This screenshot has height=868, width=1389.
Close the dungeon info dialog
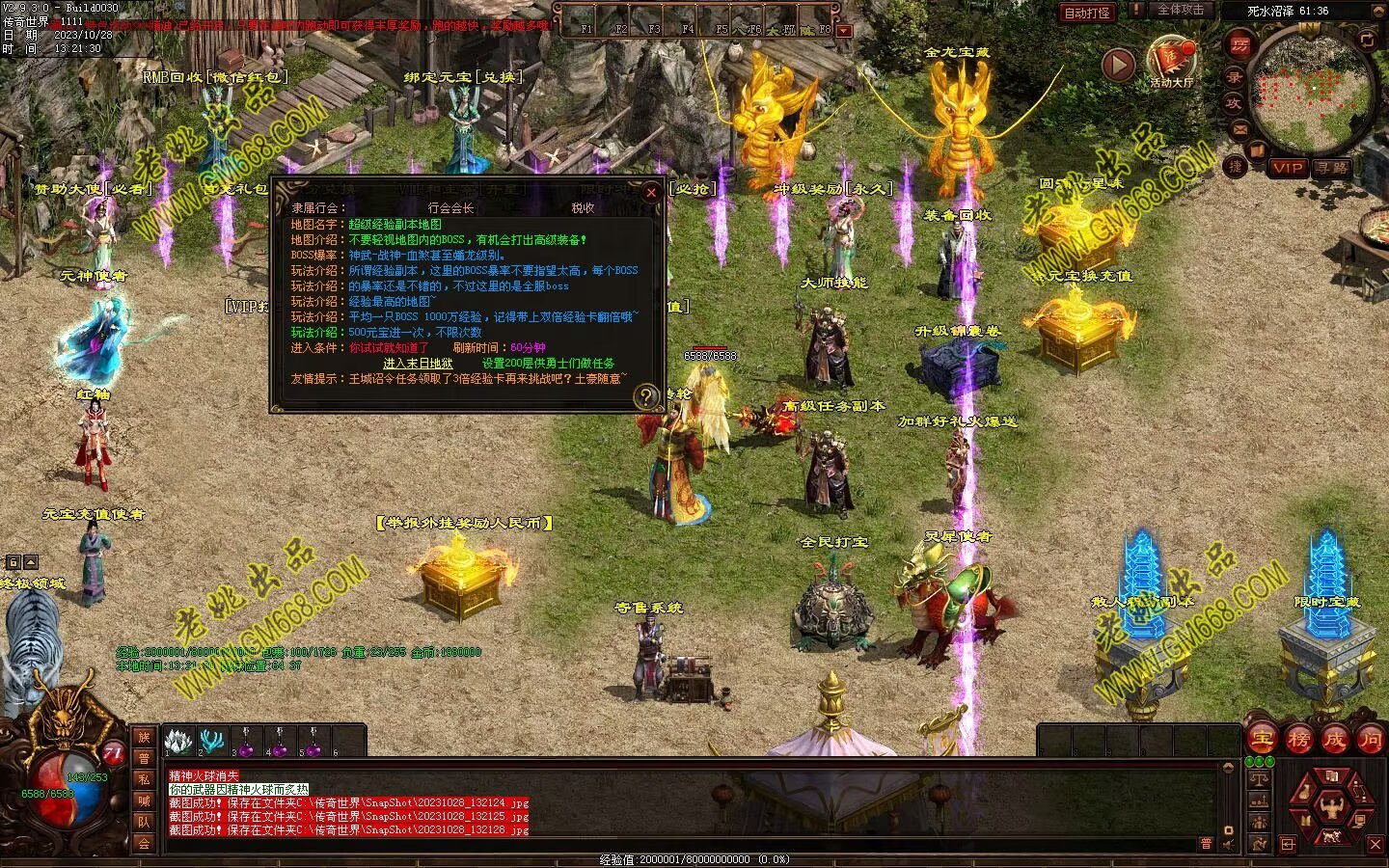(x=651, y=192)
